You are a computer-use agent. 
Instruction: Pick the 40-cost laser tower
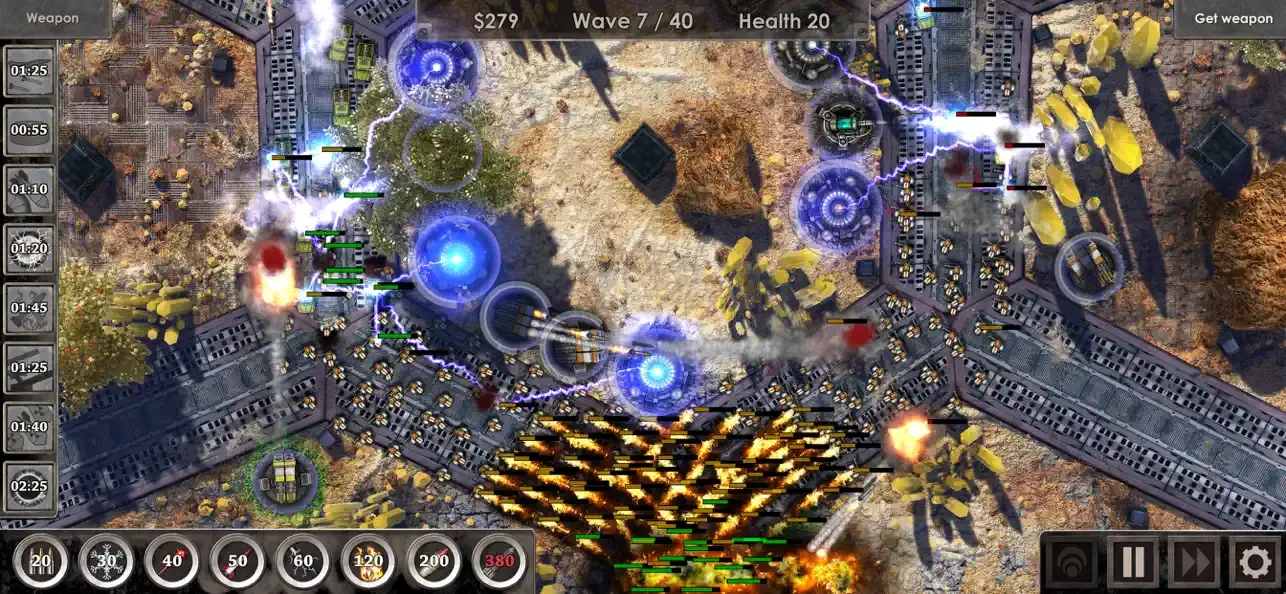172,562
